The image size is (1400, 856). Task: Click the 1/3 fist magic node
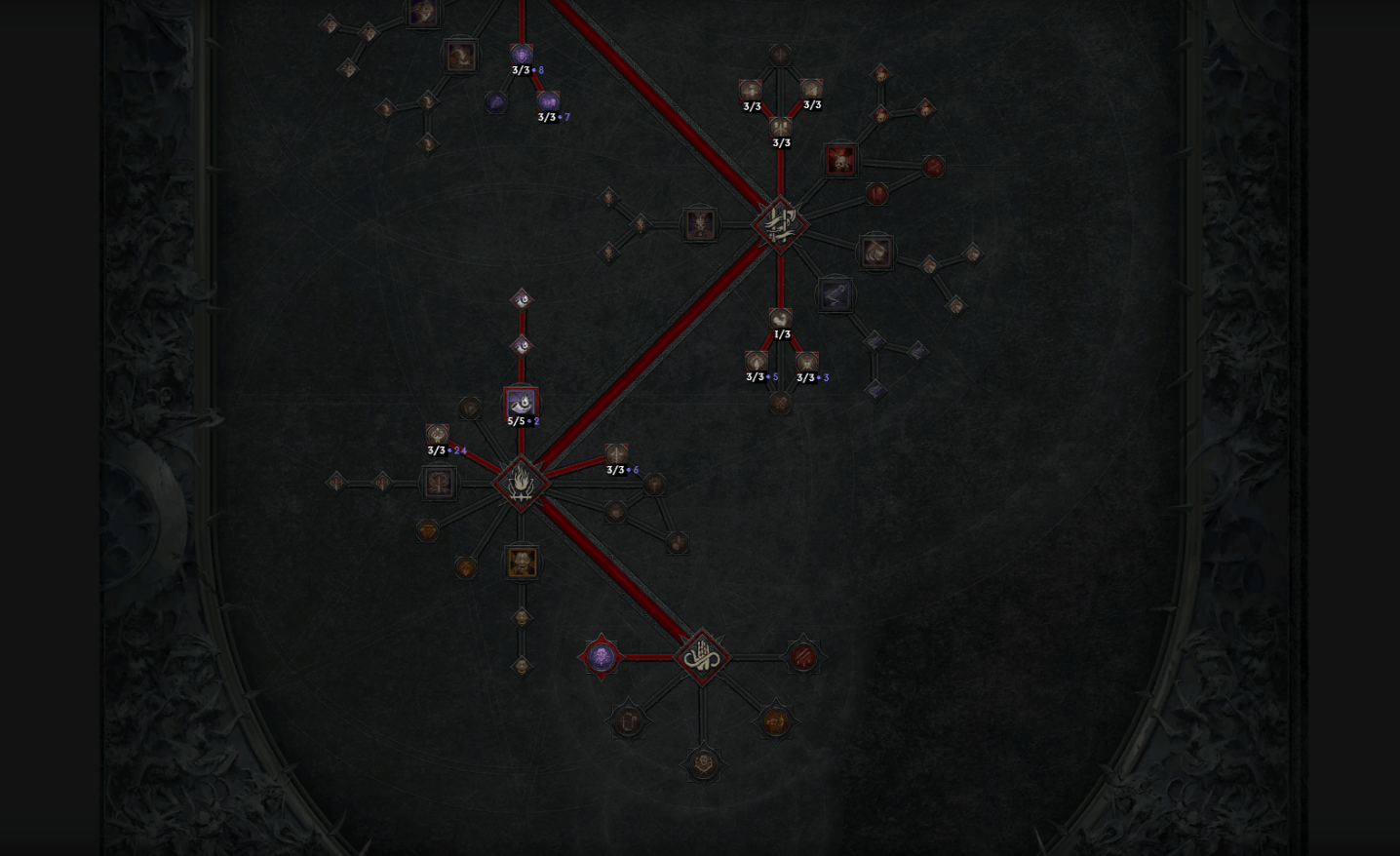tap(778, 317)
